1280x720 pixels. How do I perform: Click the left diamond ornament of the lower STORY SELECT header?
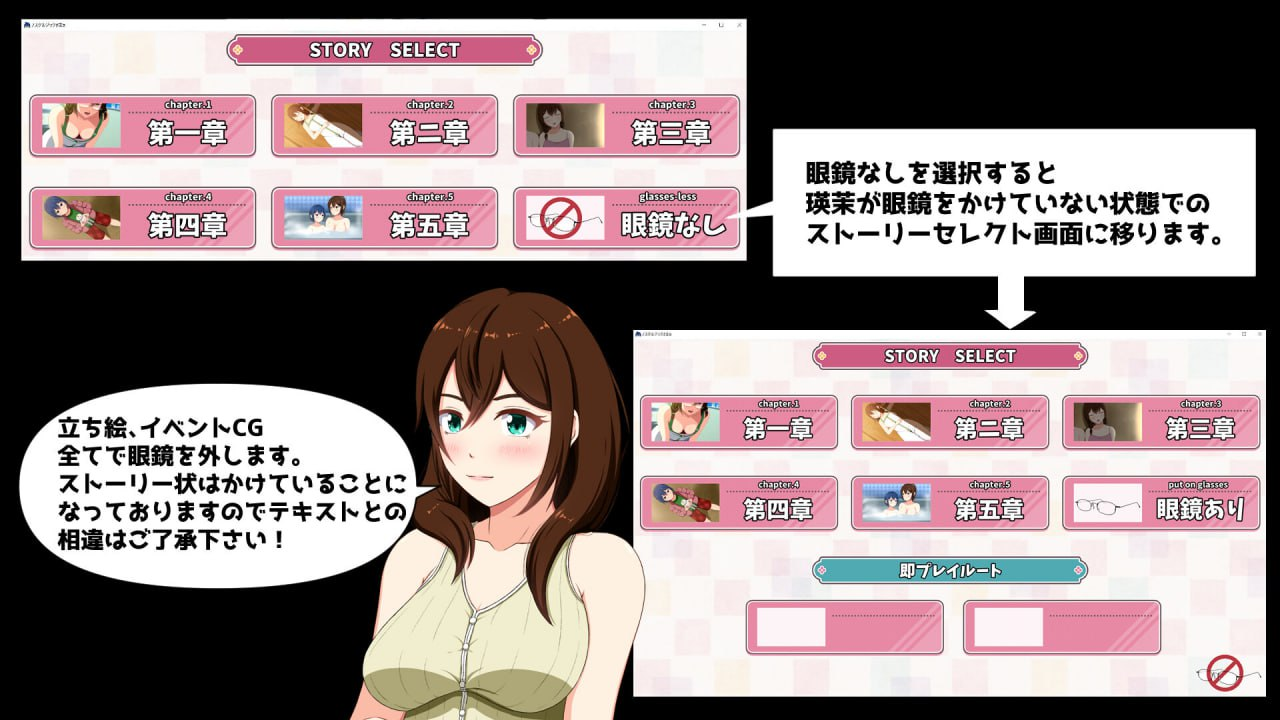(822, 355)
